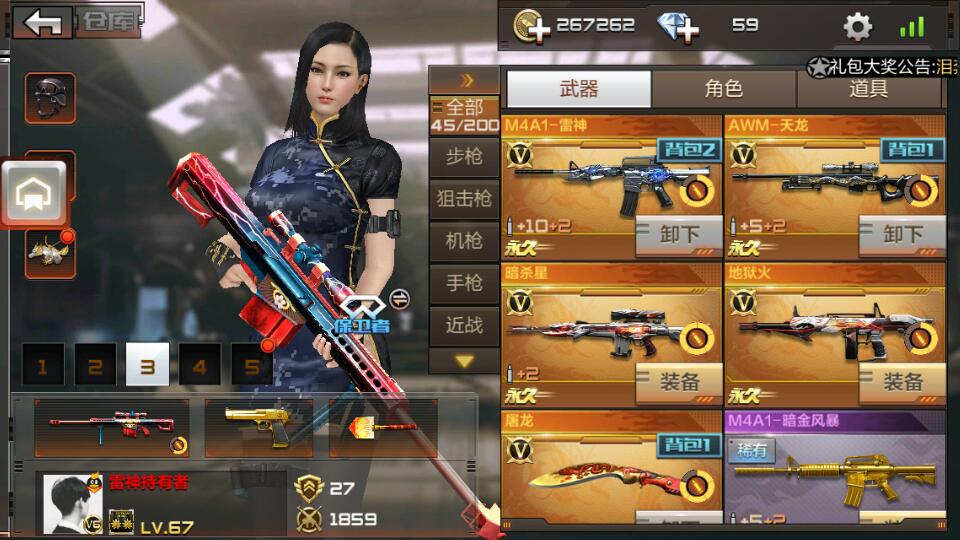Filter weapons by 步枪 category
Screen dimensions: 960x540
click(x=464, y=156)
